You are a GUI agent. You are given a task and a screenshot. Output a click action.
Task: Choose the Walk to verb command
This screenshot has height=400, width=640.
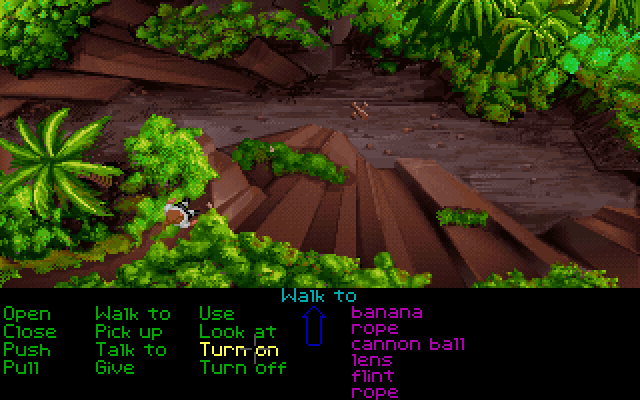pyautogui.click(x=132, y=314)
